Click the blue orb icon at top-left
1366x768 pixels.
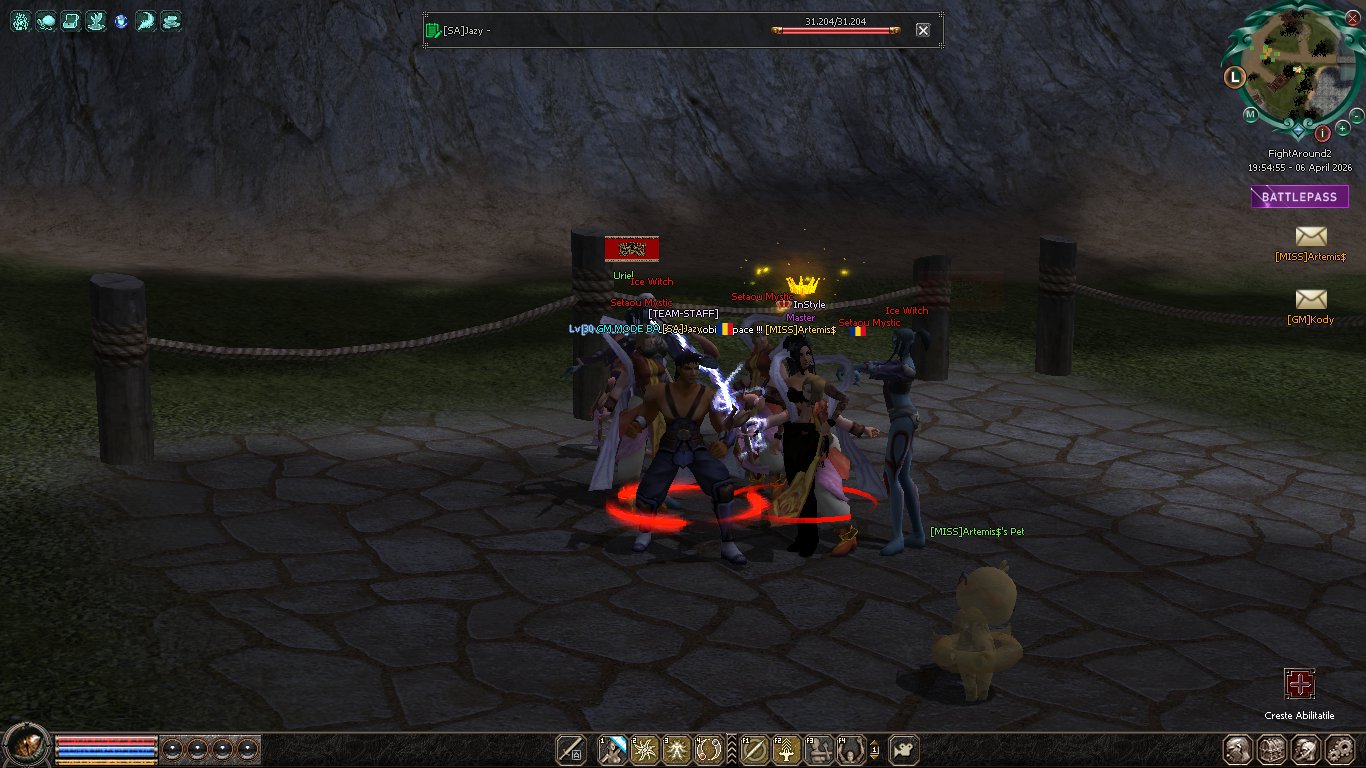pos(121,21)
